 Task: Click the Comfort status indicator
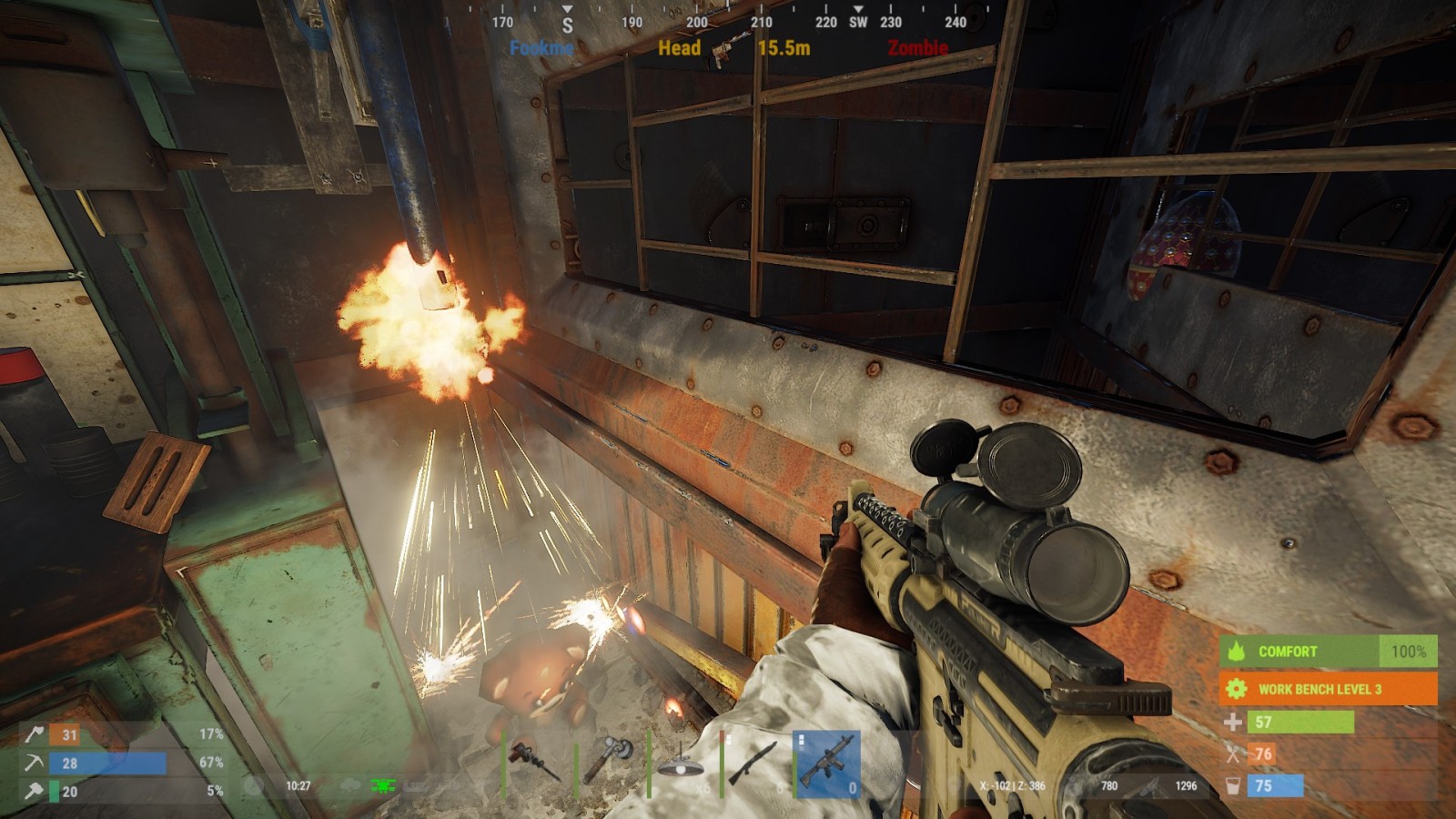pyautogui.click(x=1328, y=652)
